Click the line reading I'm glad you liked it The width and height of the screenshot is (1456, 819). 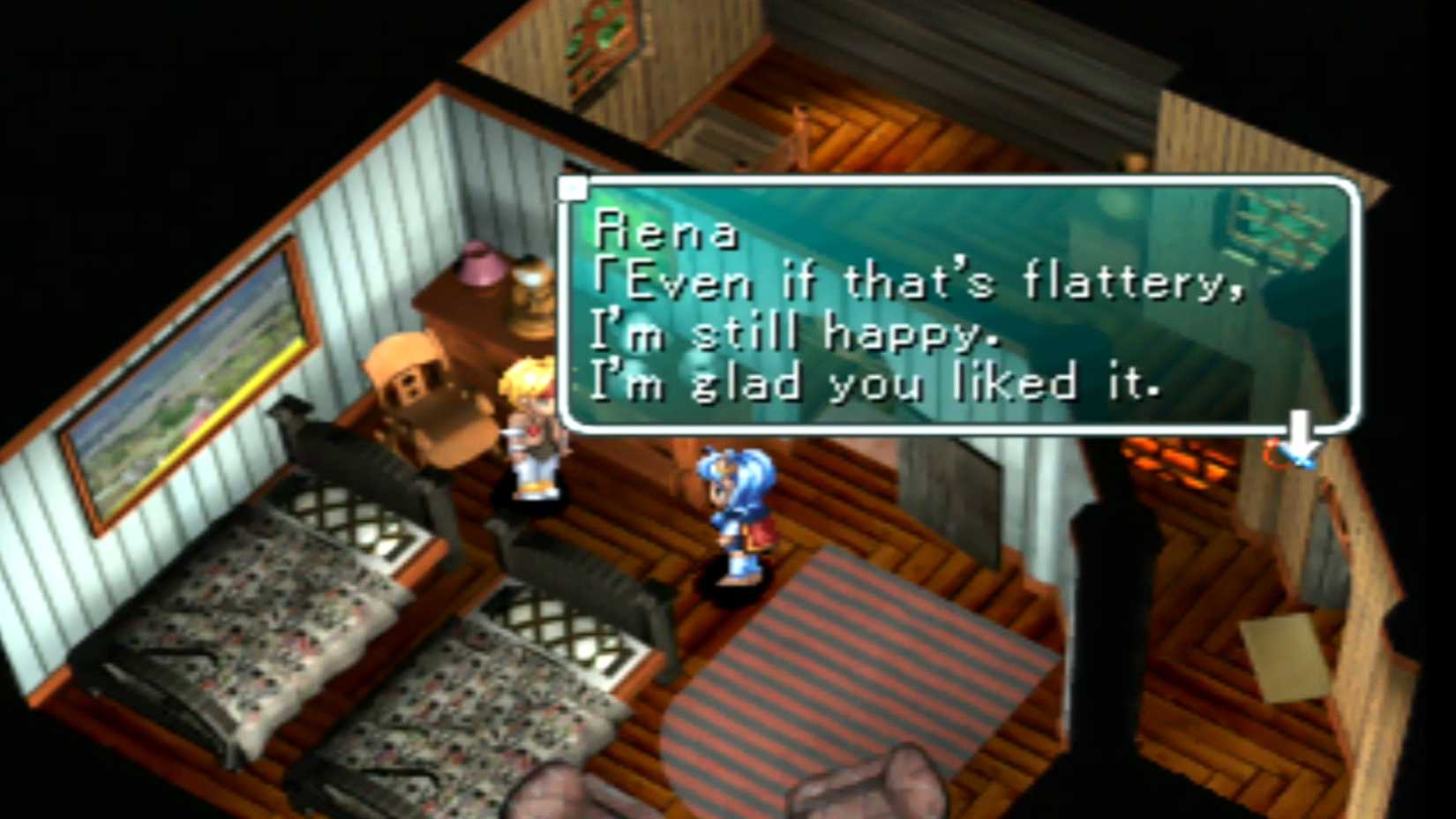(x=882, y=382)
